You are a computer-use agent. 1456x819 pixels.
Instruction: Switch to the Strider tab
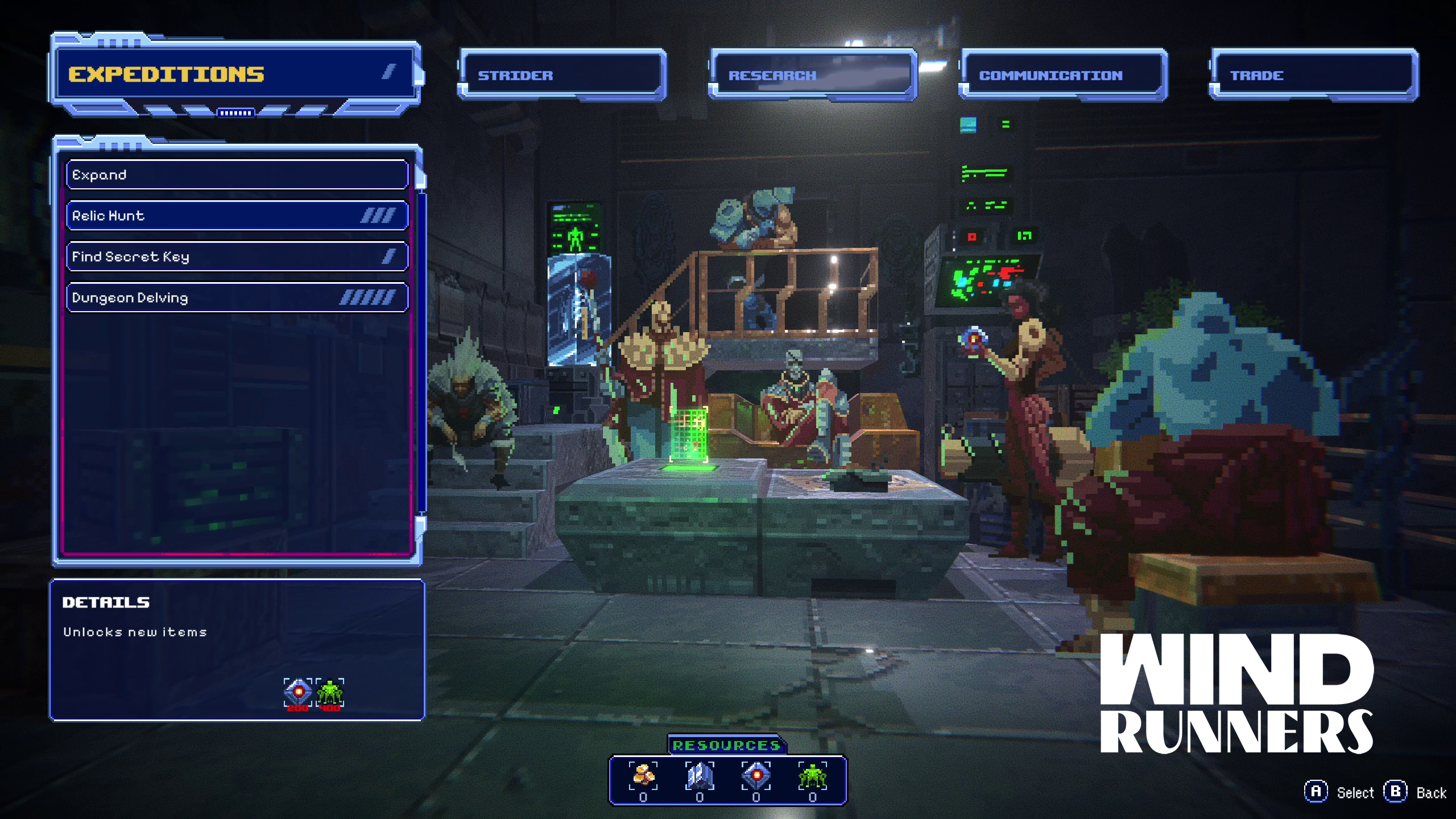(562, 75)
